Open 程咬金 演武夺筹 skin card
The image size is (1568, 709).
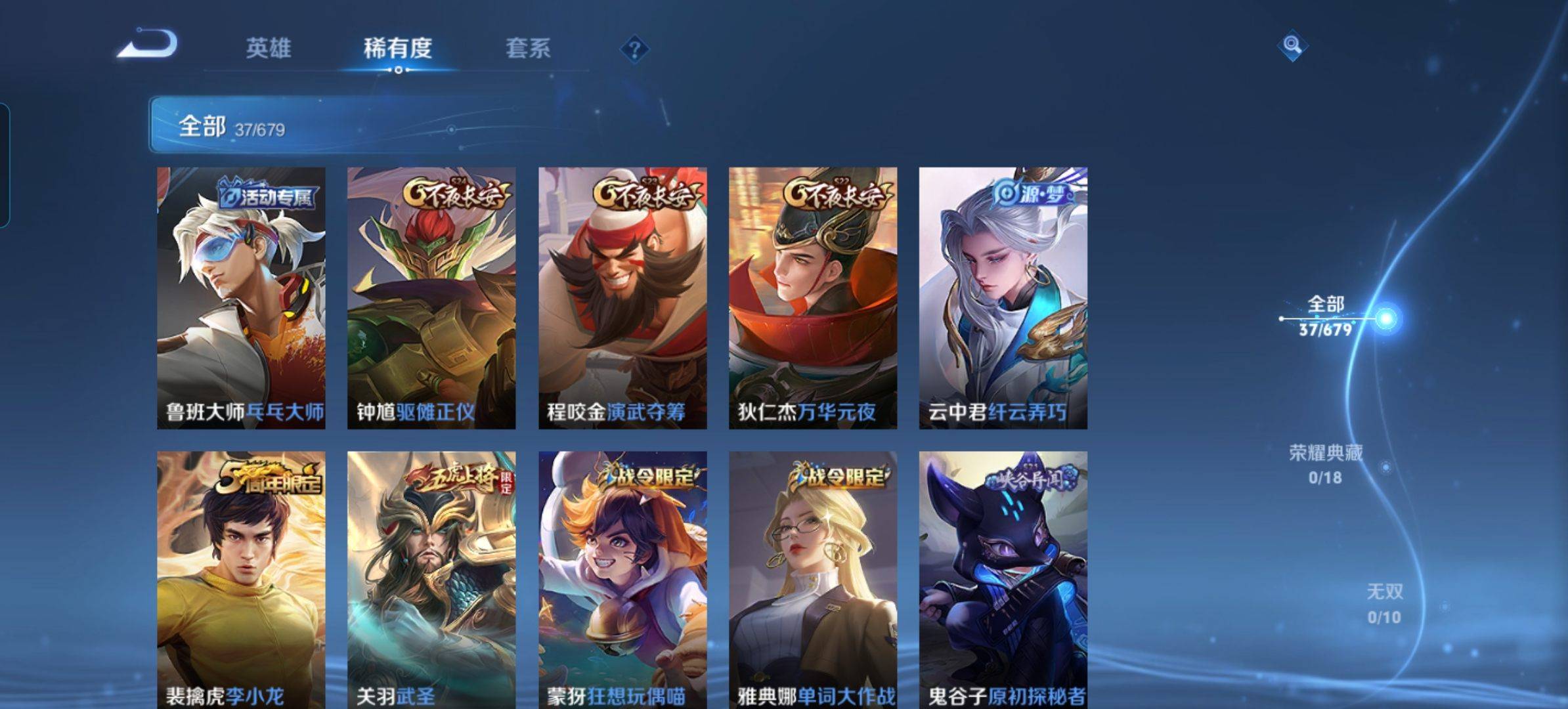click(622, 298)
